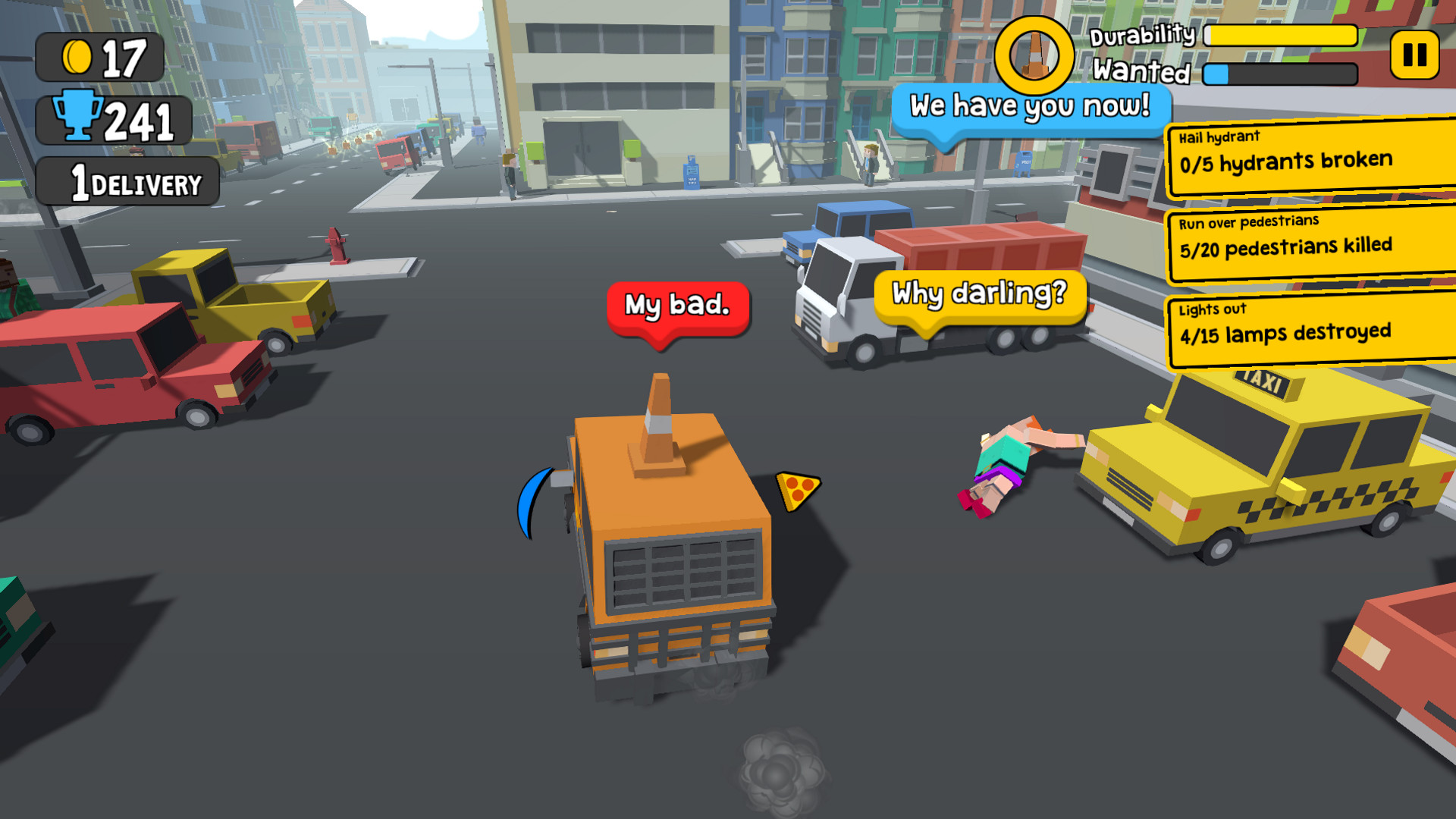This screenshot has height=819, width=1456.
Task: Click the traffic cone on the orange truck roof
Action: click(x=657, y=421)
